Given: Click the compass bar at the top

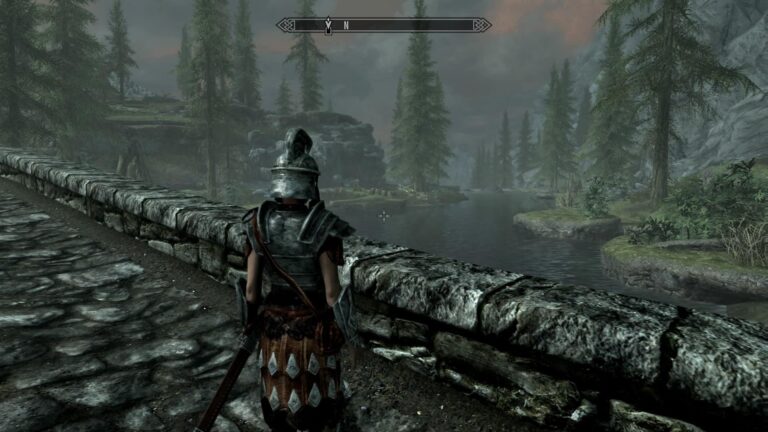Looking at the screenshot, I should pyautogui.click(x=383, y=23).
